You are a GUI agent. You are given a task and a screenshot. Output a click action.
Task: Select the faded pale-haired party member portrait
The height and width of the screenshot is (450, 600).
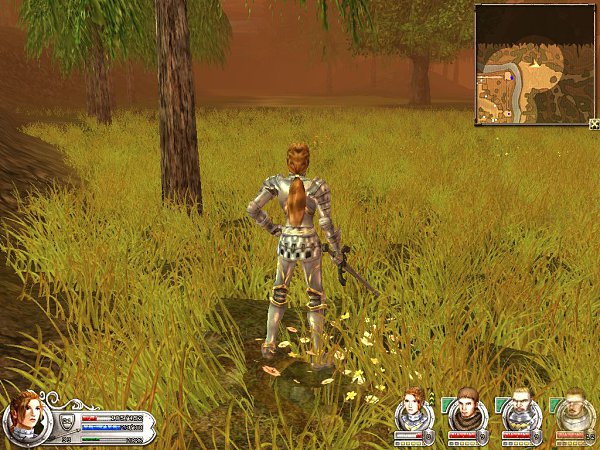pyautogui.click(x=574, y=409)
